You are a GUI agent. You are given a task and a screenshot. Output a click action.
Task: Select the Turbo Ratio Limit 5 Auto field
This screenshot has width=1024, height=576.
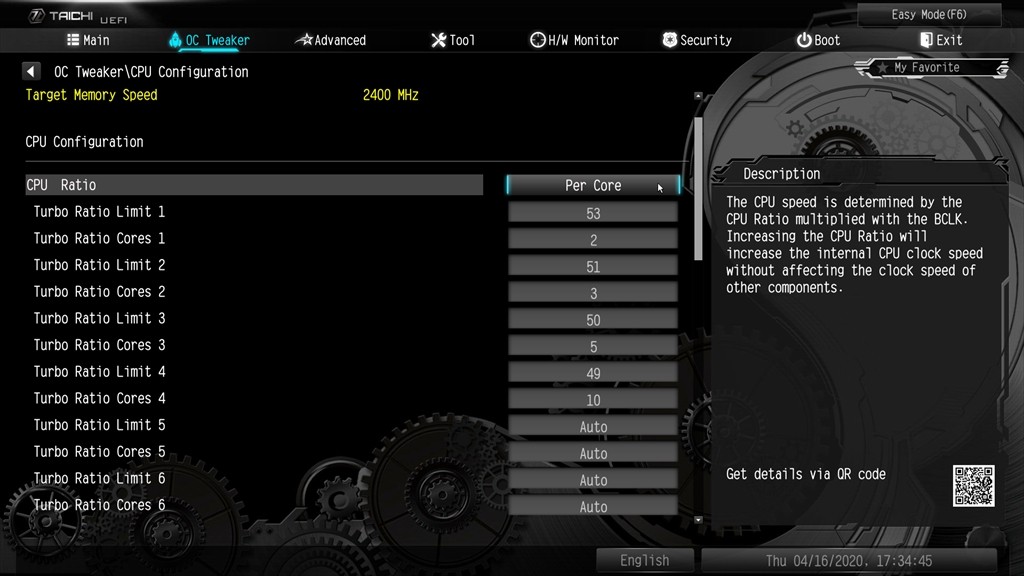593,427
